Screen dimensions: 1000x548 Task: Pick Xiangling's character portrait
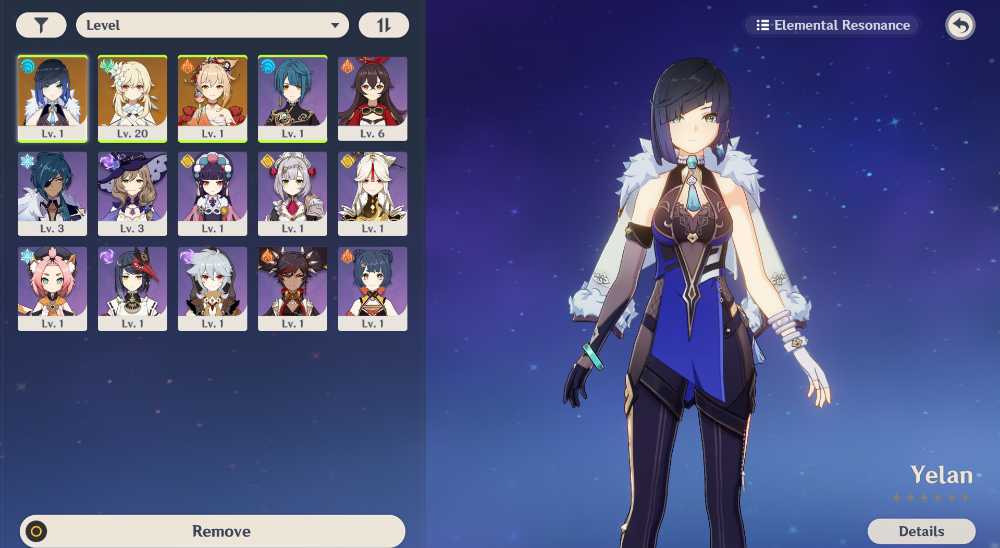click(372, 288)
